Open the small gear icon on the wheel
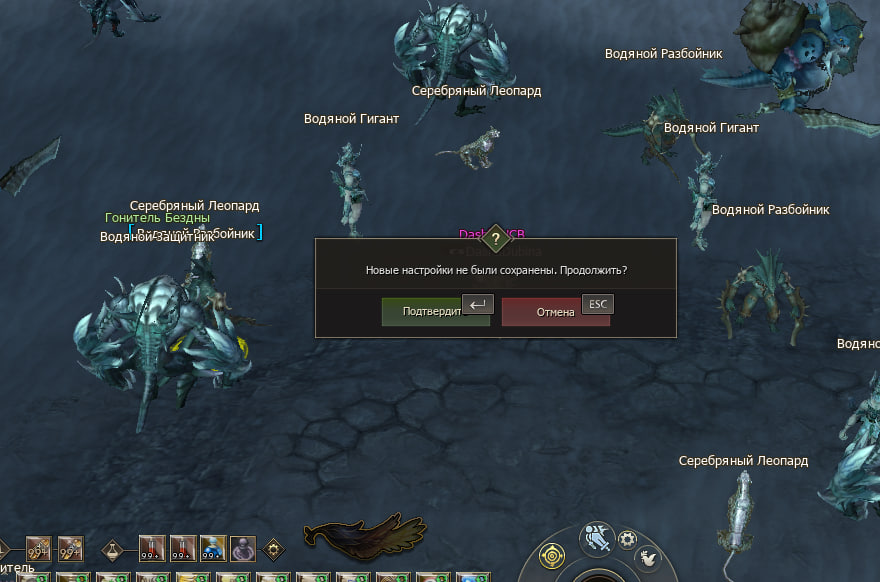This screenshot has height=582, width=880. click(629, 539)
